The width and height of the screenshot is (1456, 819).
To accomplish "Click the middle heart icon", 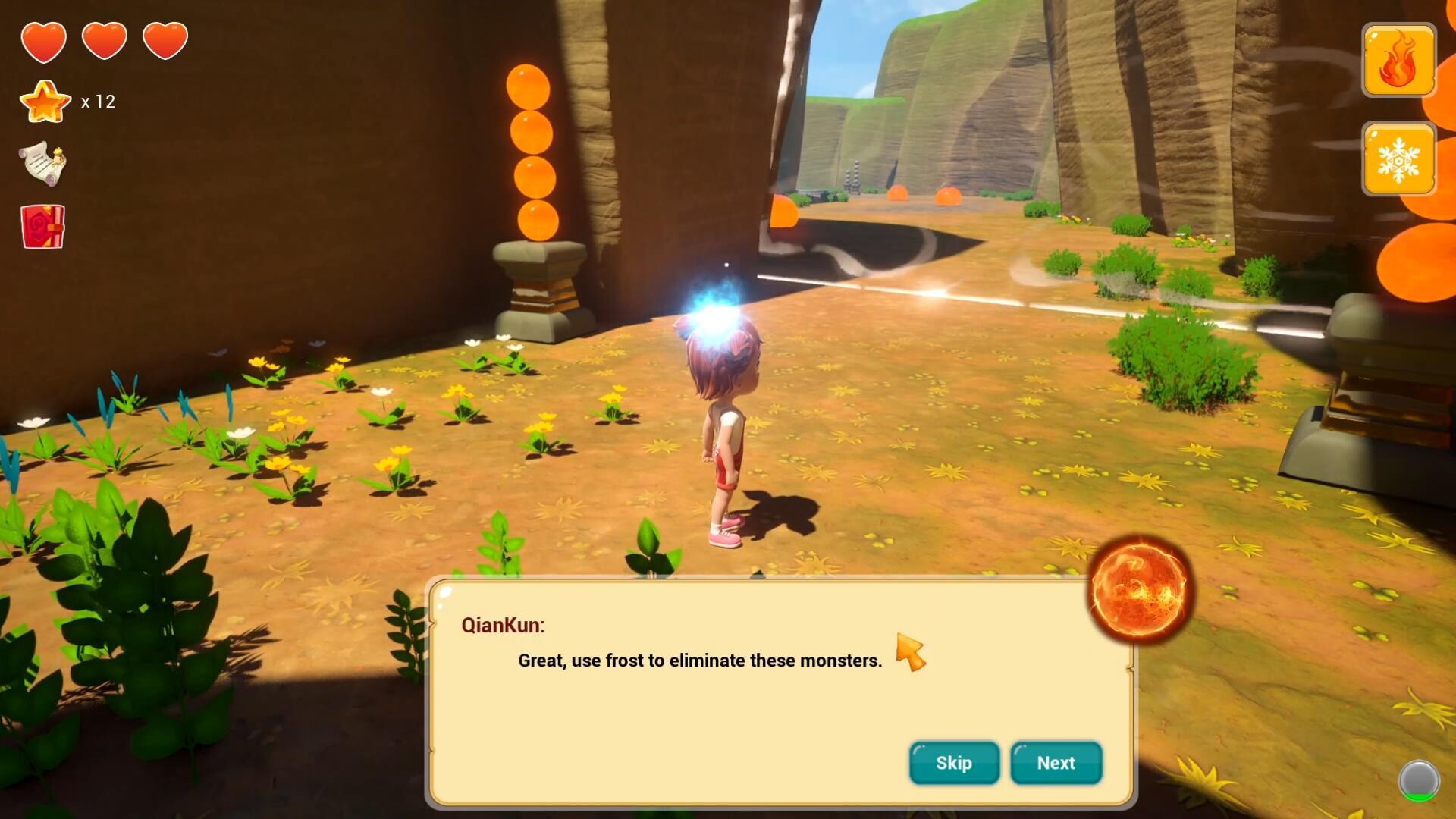I will tap(105, 39).
